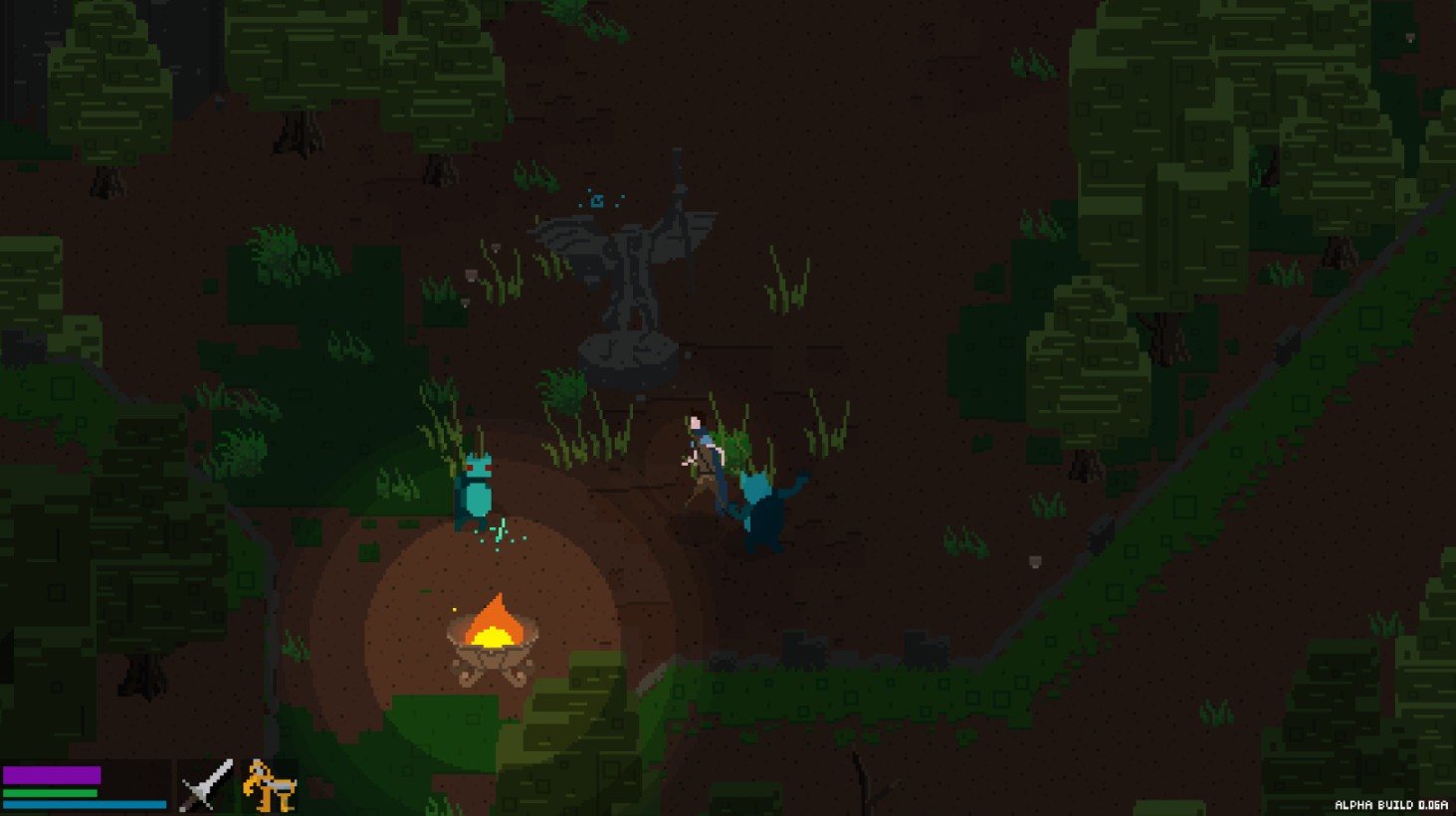Select the blue red-eyed creature near the campfire
The image size is (1456, 816).
476,488
